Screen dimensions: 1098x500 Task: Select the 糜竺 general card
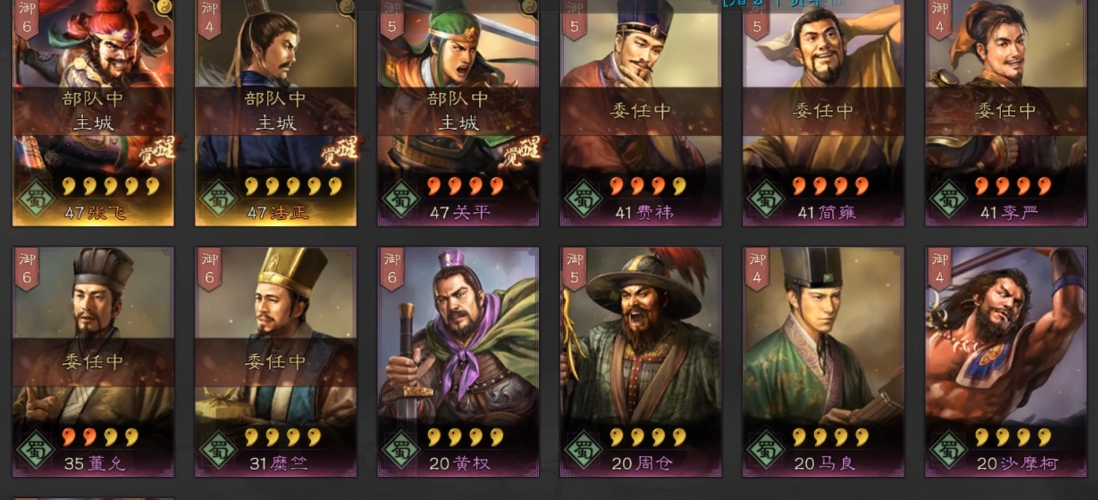[276, 360]
